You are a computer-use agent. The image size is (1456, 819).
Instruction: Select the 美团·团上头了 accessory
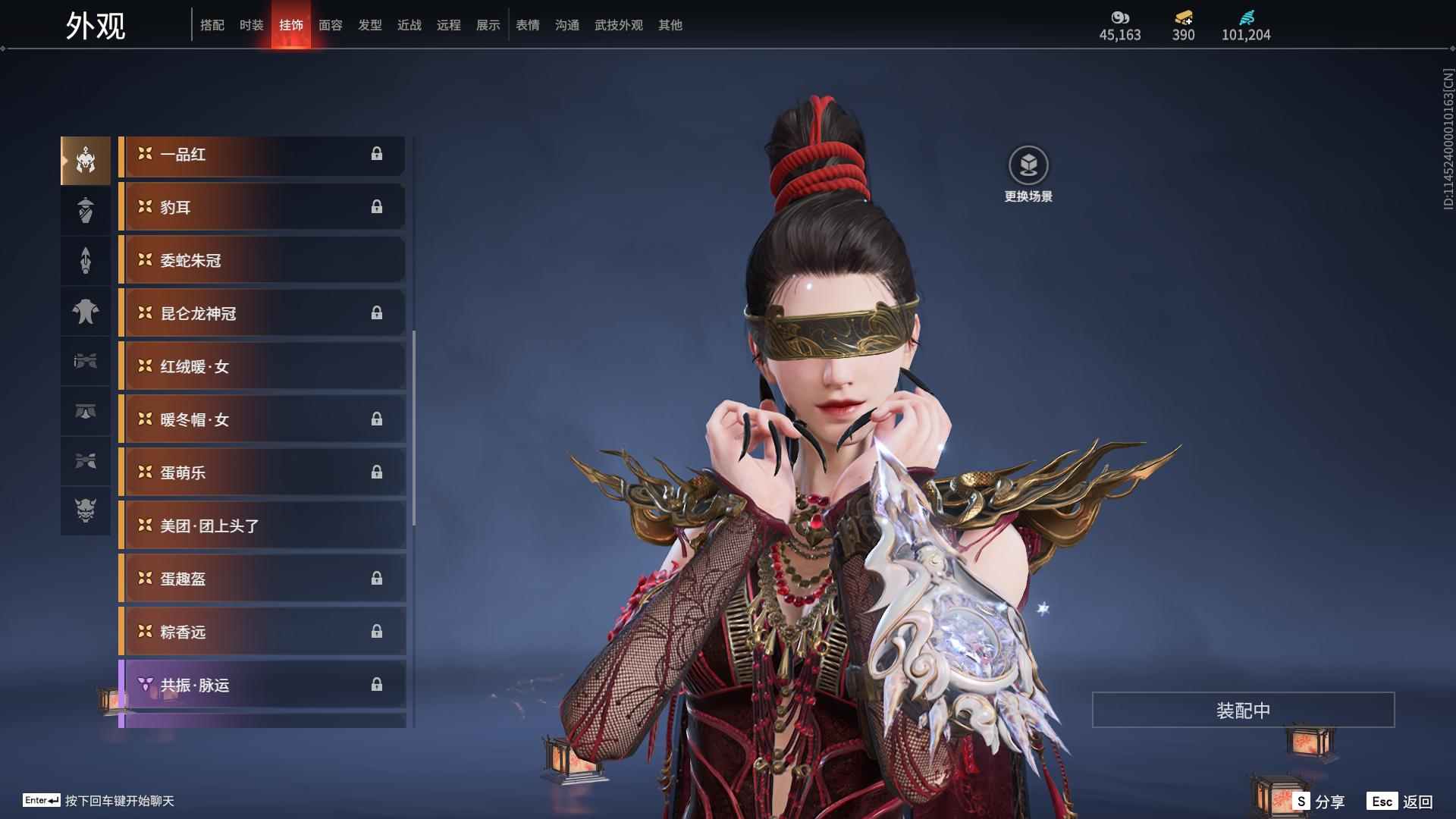tap(262, 526)
